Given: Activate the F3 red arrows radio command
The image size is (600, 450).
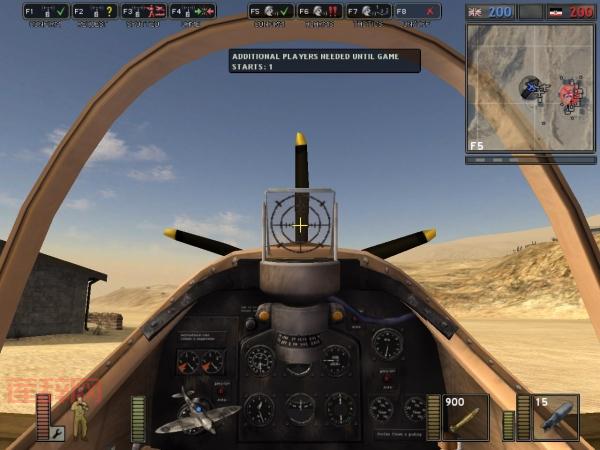Looking at the screenshot, I should pos(143,11).
